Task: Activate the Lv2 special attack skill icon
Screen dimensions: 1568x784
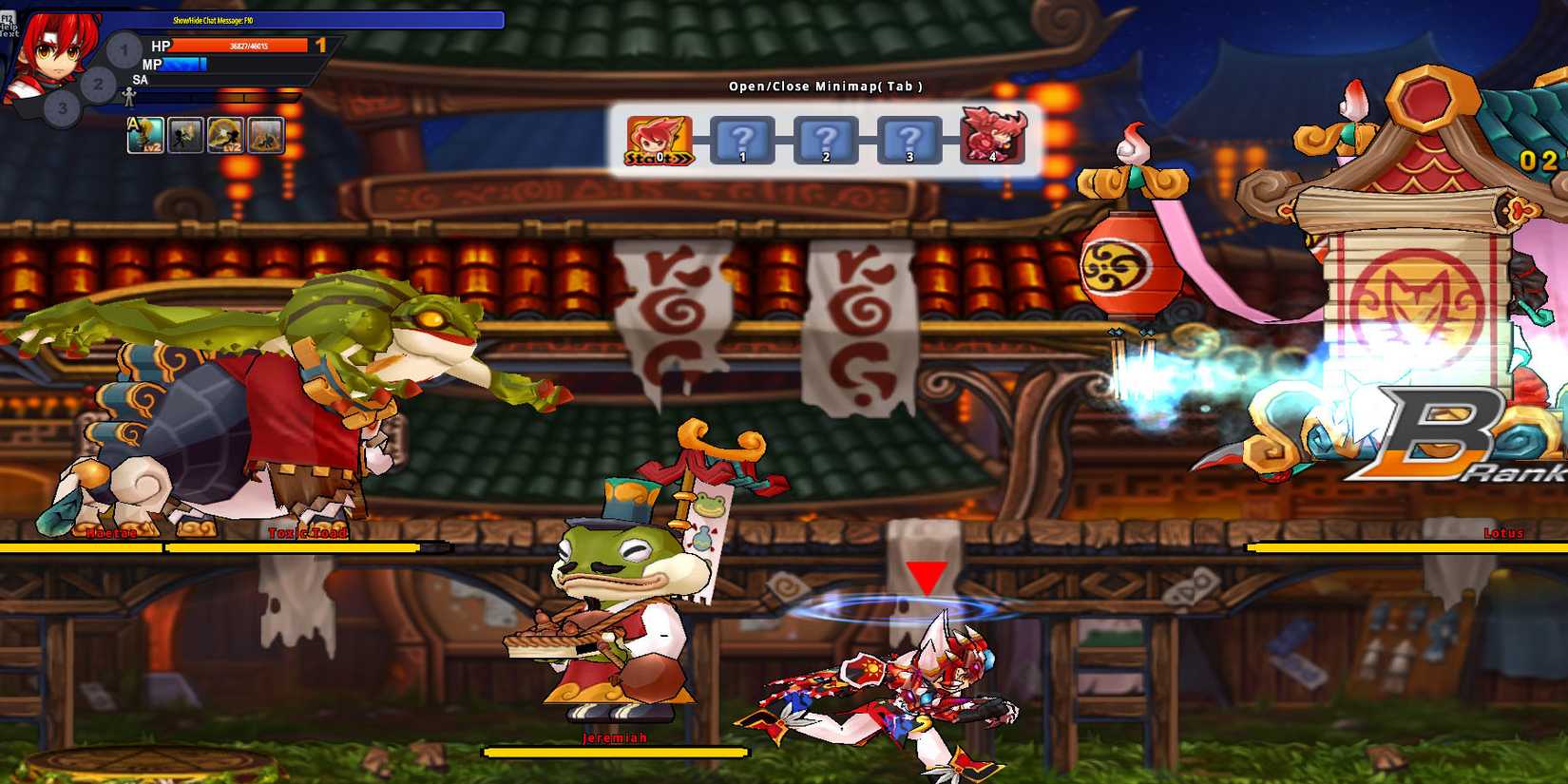Action: point(222,135)
